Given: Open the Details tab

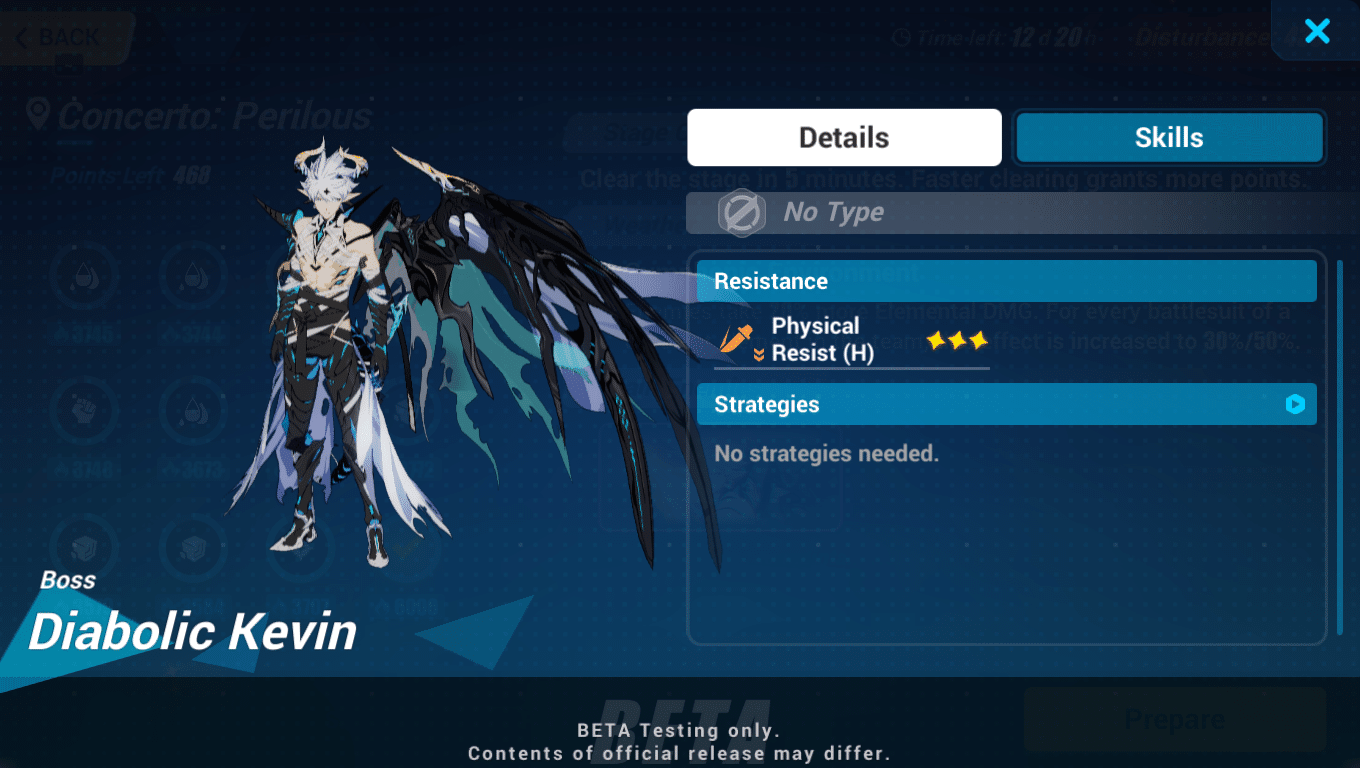Looking at the screenshot, I should [x=843, y=137].
